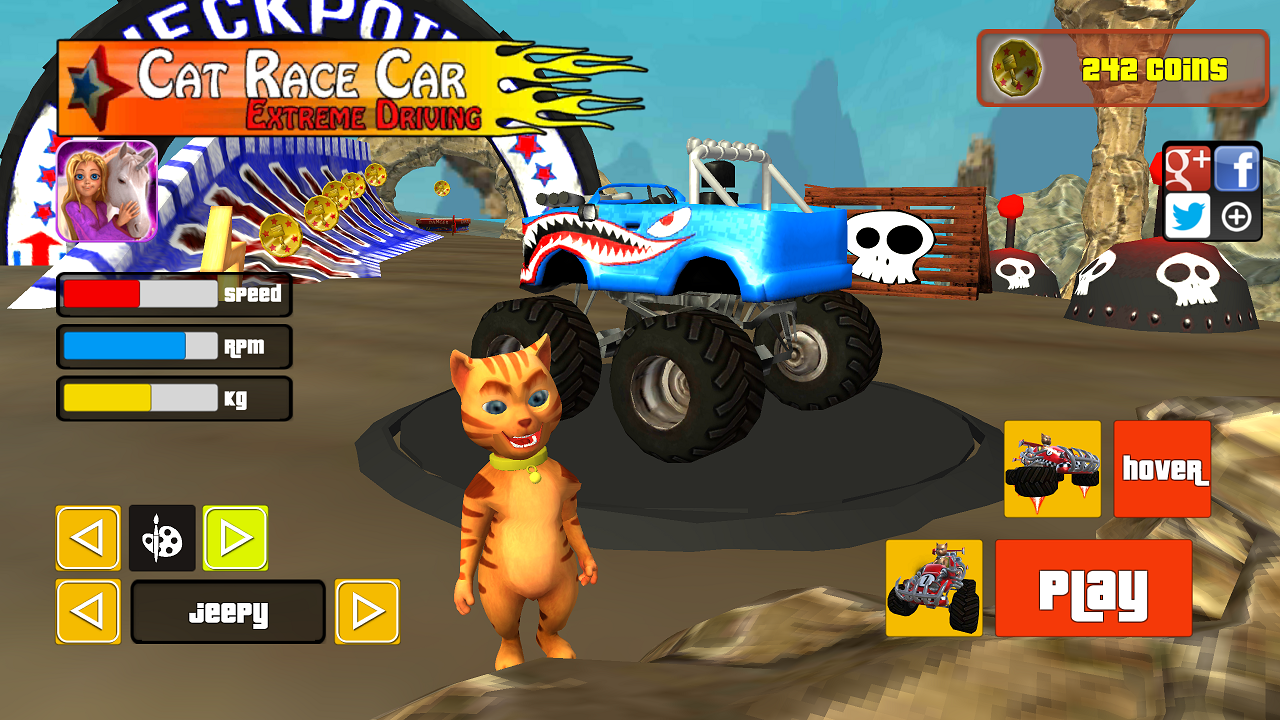Select the Jeepy vehicle name label
The width and height of the screenshot is (1280, 720).
[x=227, y=611]
